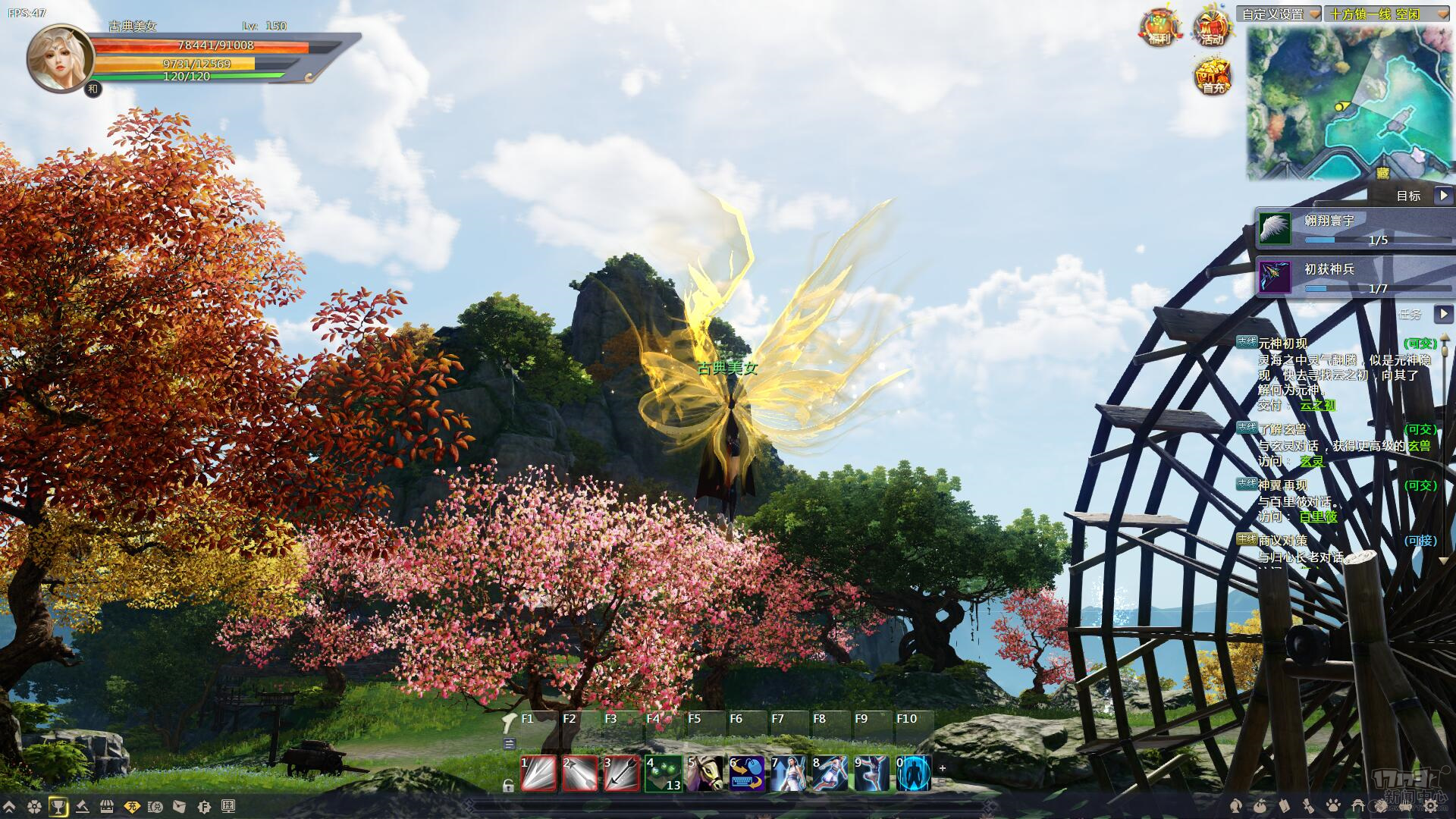Collapse the 目标 panel arrow
Viewport: 1456px width, 819px height.
1443,196
